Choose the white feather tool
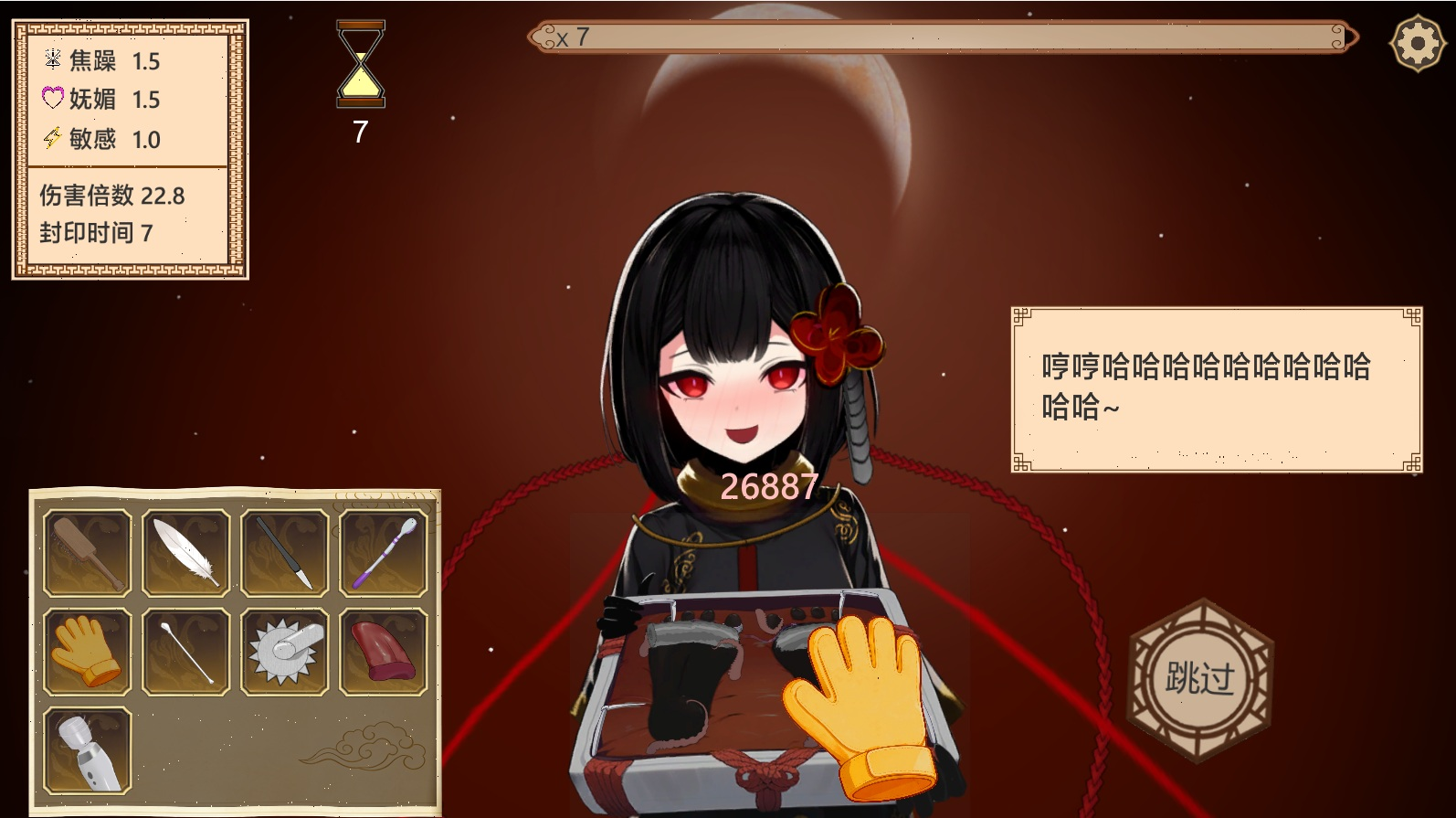The height and width of the screenshot is (818, 1456). point(186,553)
